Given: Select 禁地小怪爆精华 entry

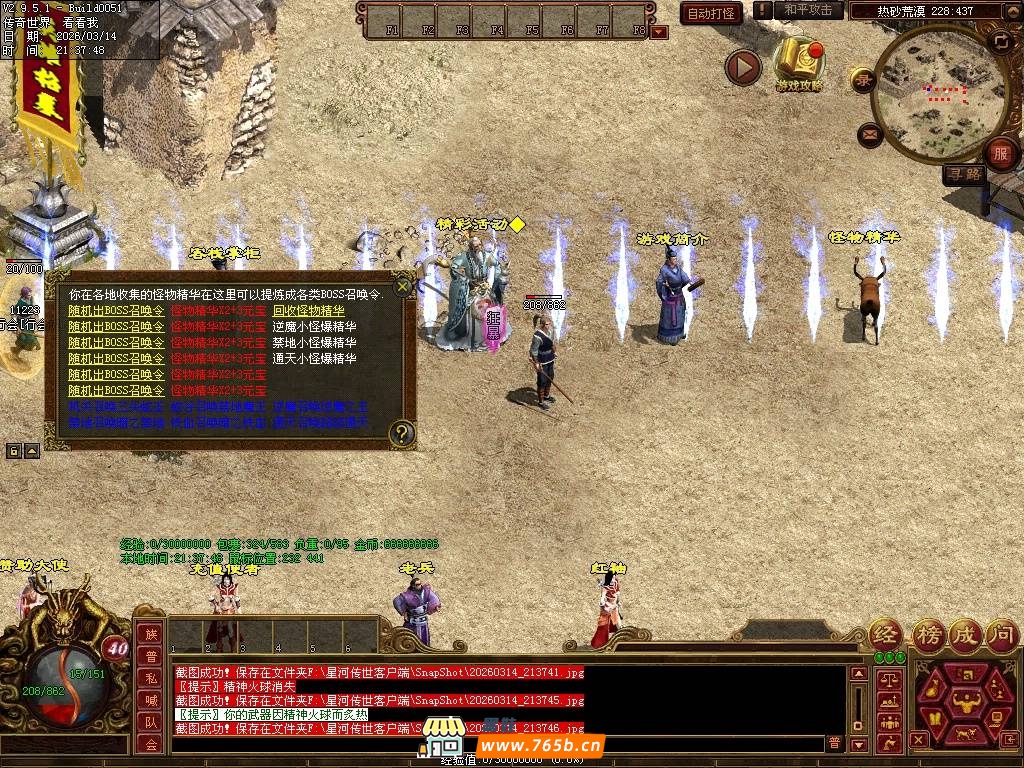Looking at the screenshot, I should (x=314, y=343).
